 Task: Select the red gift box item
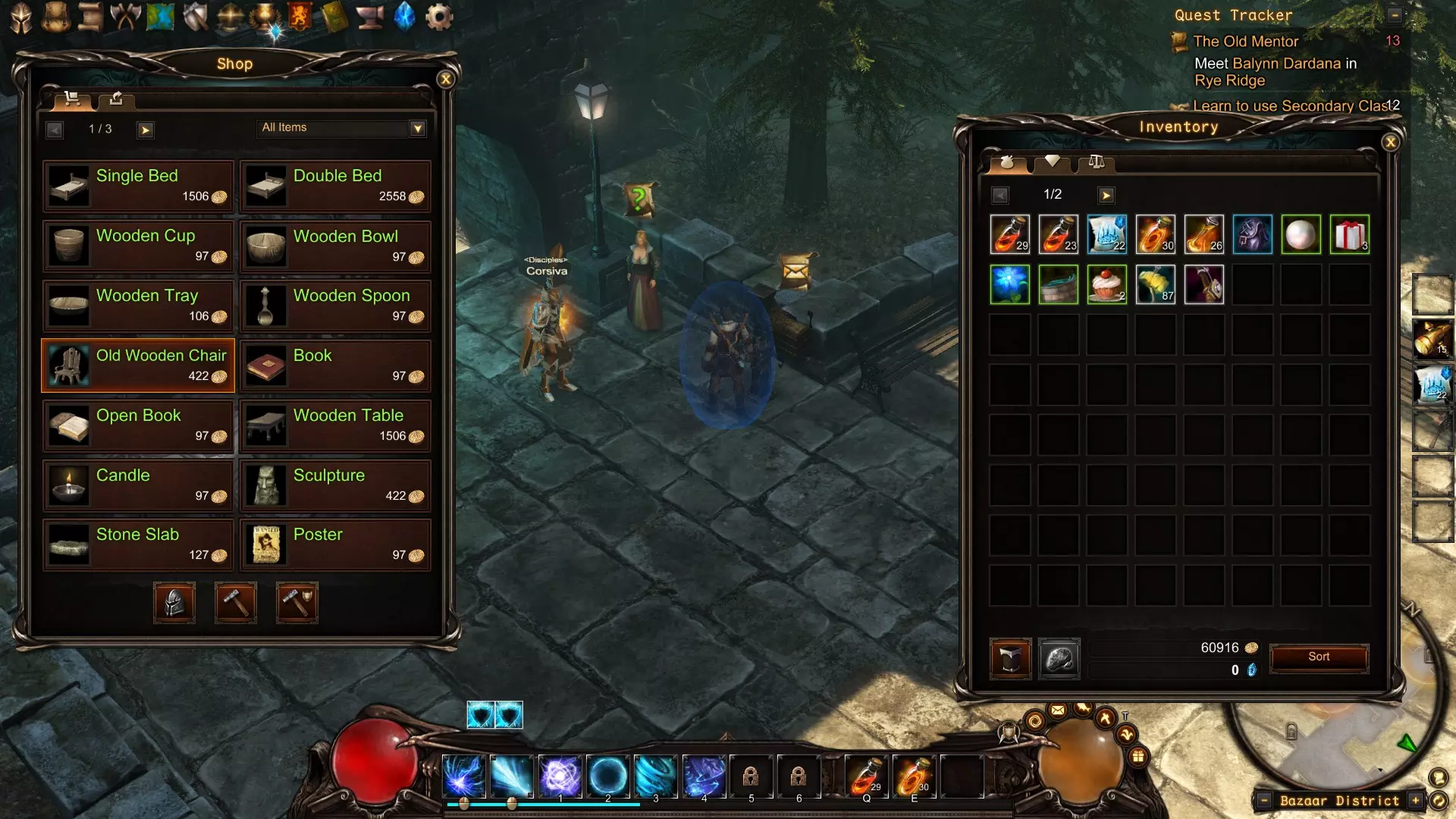(x=1349, y=234)
